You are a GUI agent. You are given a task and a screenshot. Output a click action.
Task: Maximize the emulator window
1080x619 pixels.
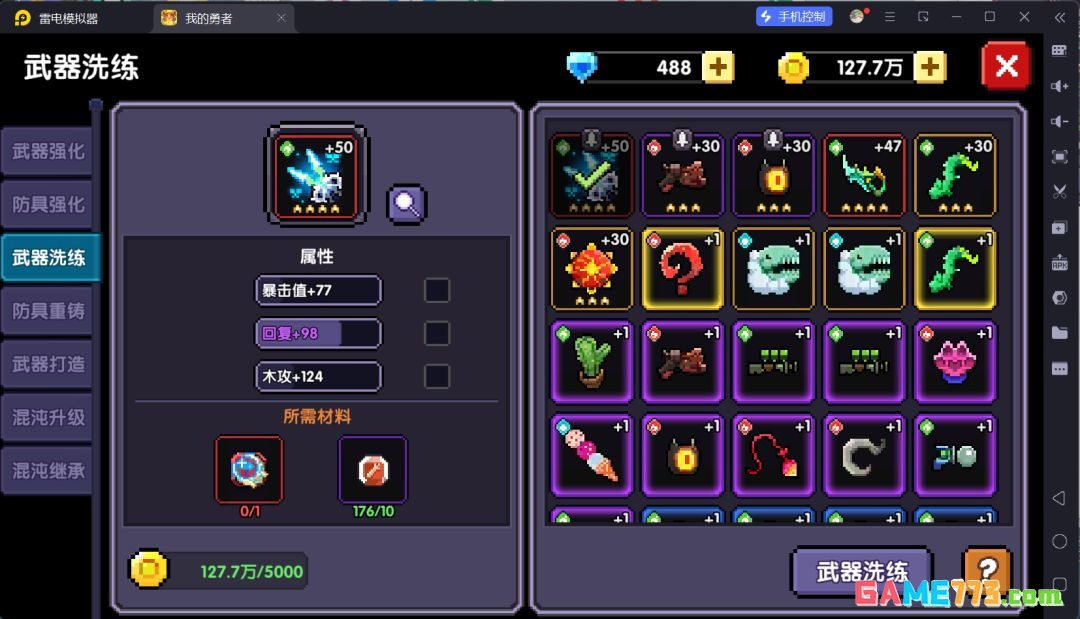tap(990, 17)
